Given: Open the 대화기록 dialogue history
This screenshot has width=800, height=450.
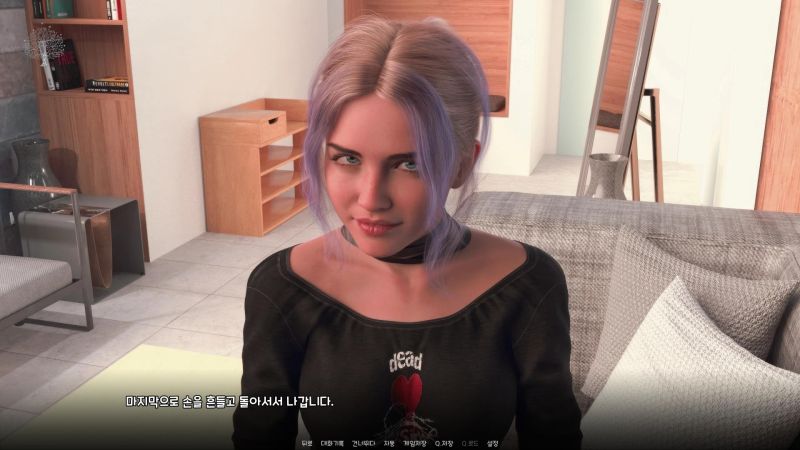Looking at the screenshot, I should coord(332,442).
